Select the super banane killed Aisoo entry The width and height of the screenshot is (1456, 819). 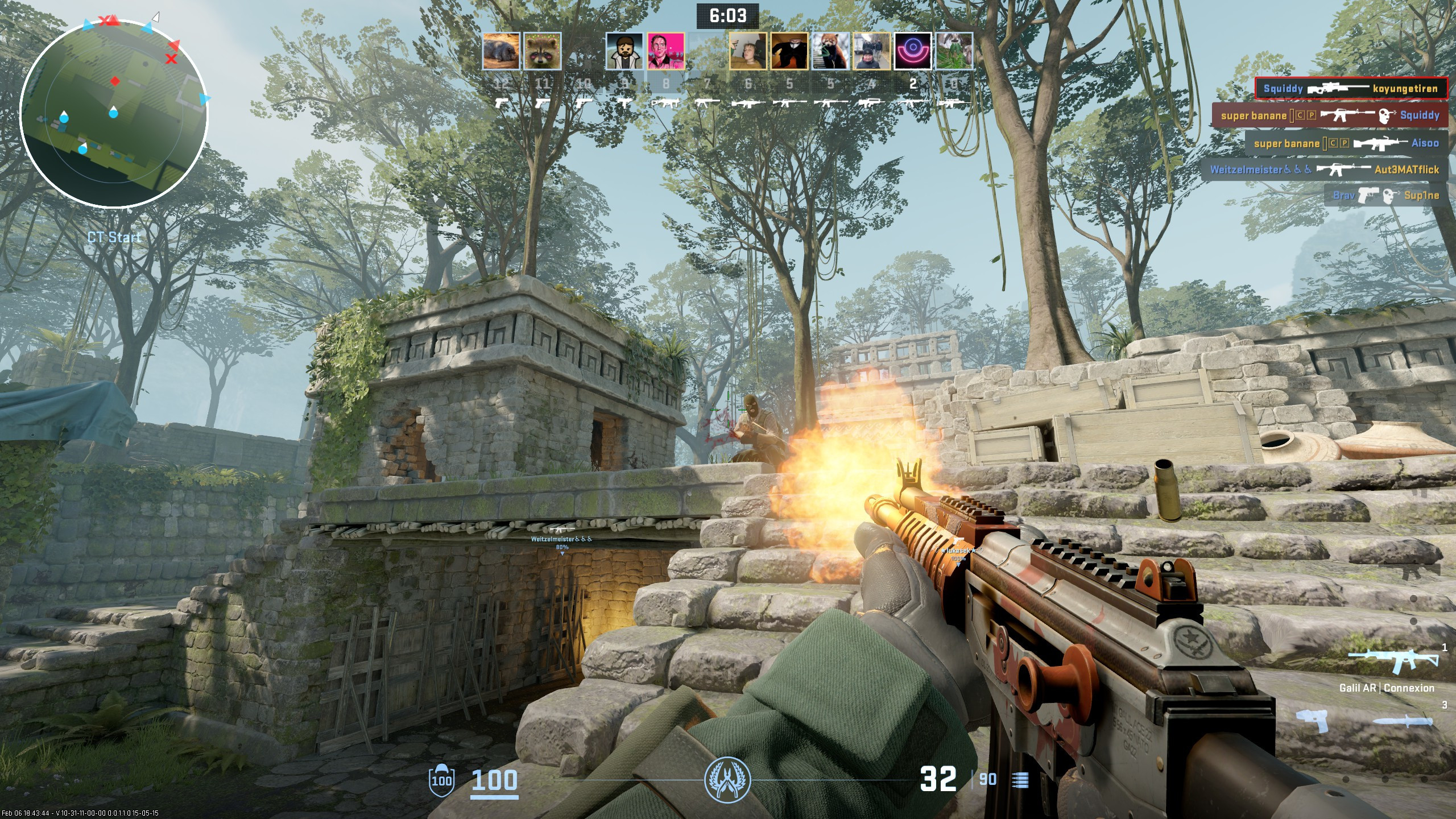click(x=1346, y=143)
